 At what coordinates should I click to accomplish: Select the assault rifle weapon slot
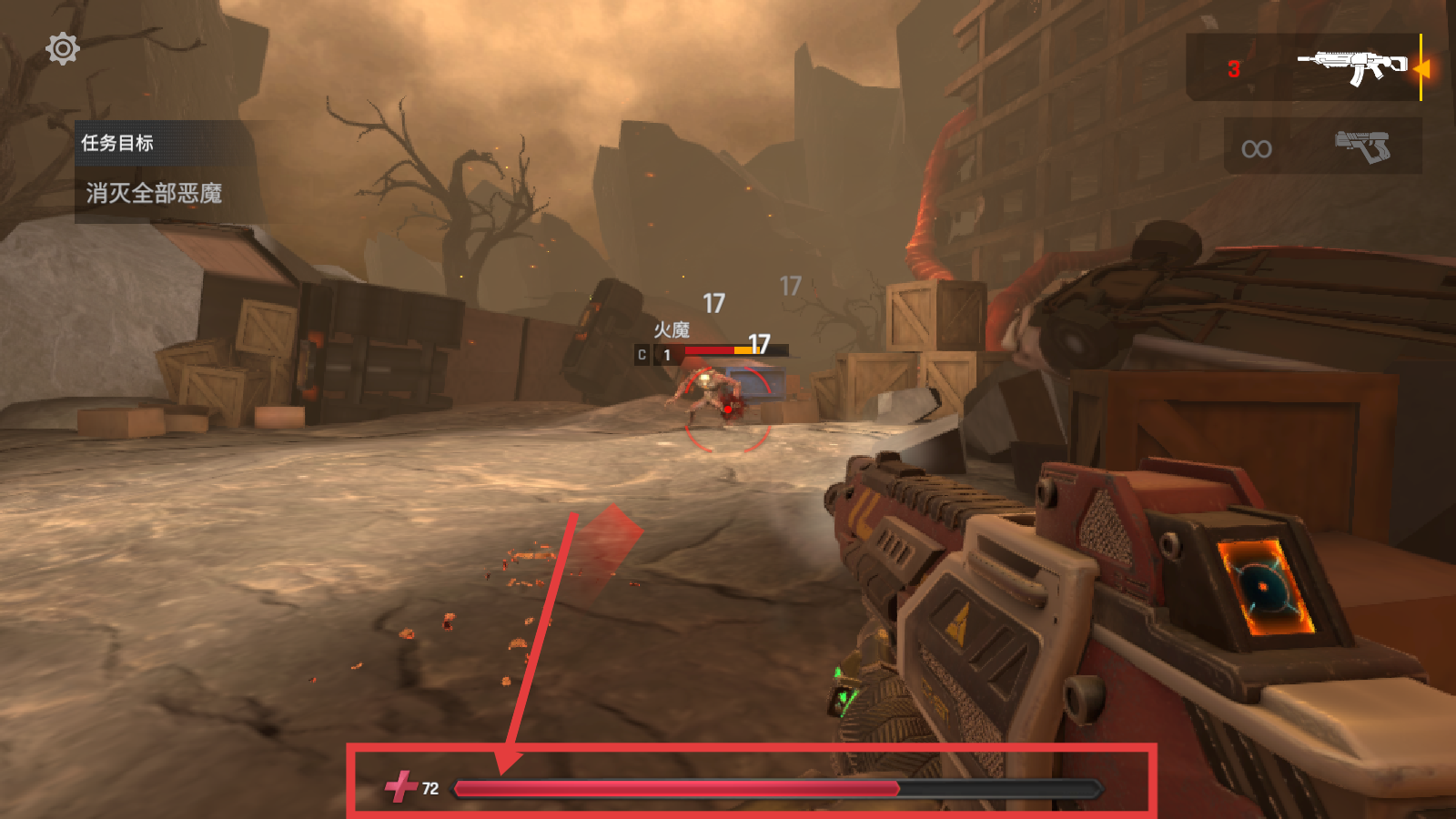(1304, 67)
